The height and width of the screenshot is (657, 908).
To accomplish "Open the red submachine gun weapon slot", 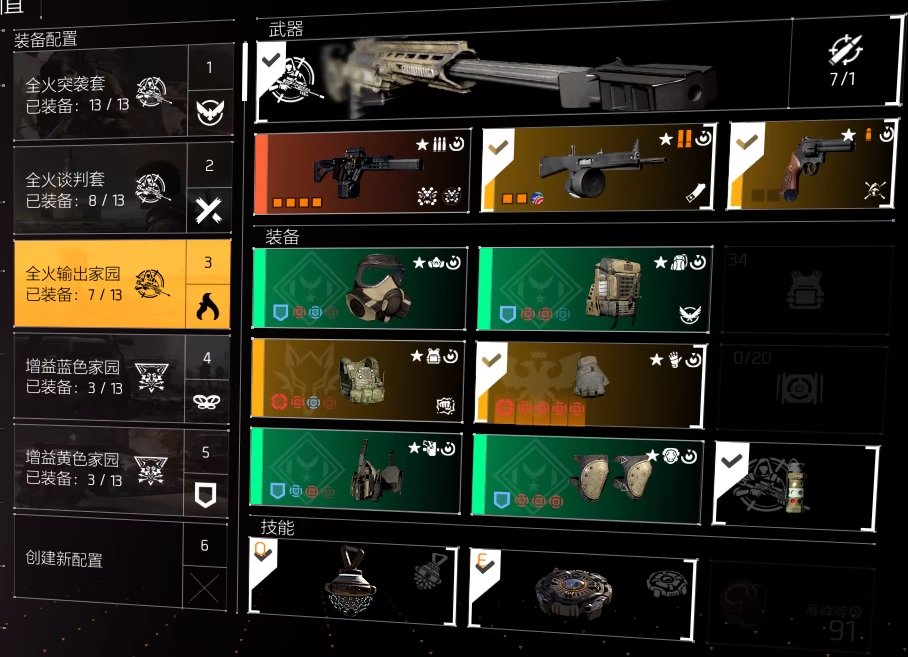I will [362, 170].
